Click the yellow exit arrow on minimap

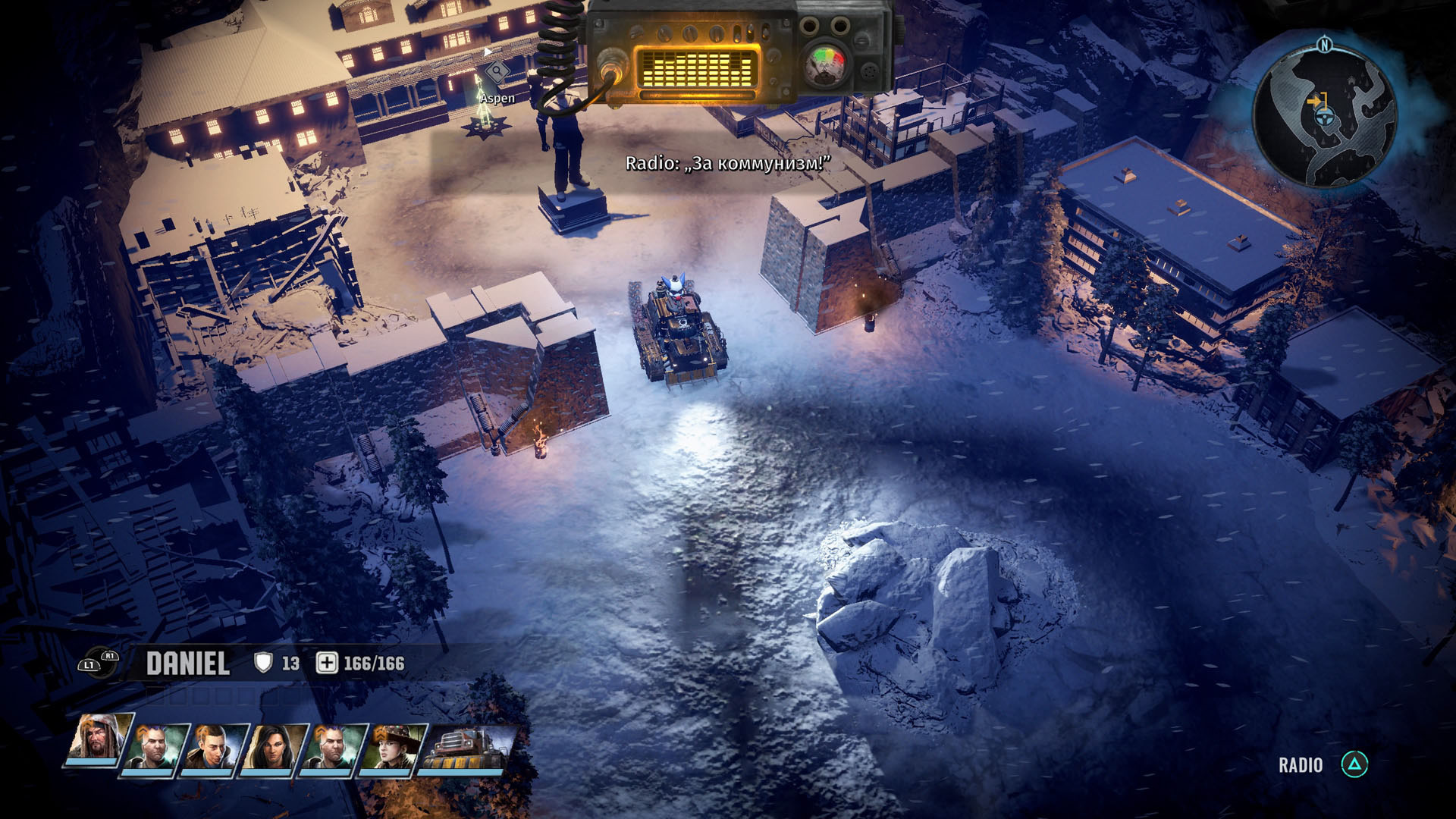click(x=1316, y=101)
